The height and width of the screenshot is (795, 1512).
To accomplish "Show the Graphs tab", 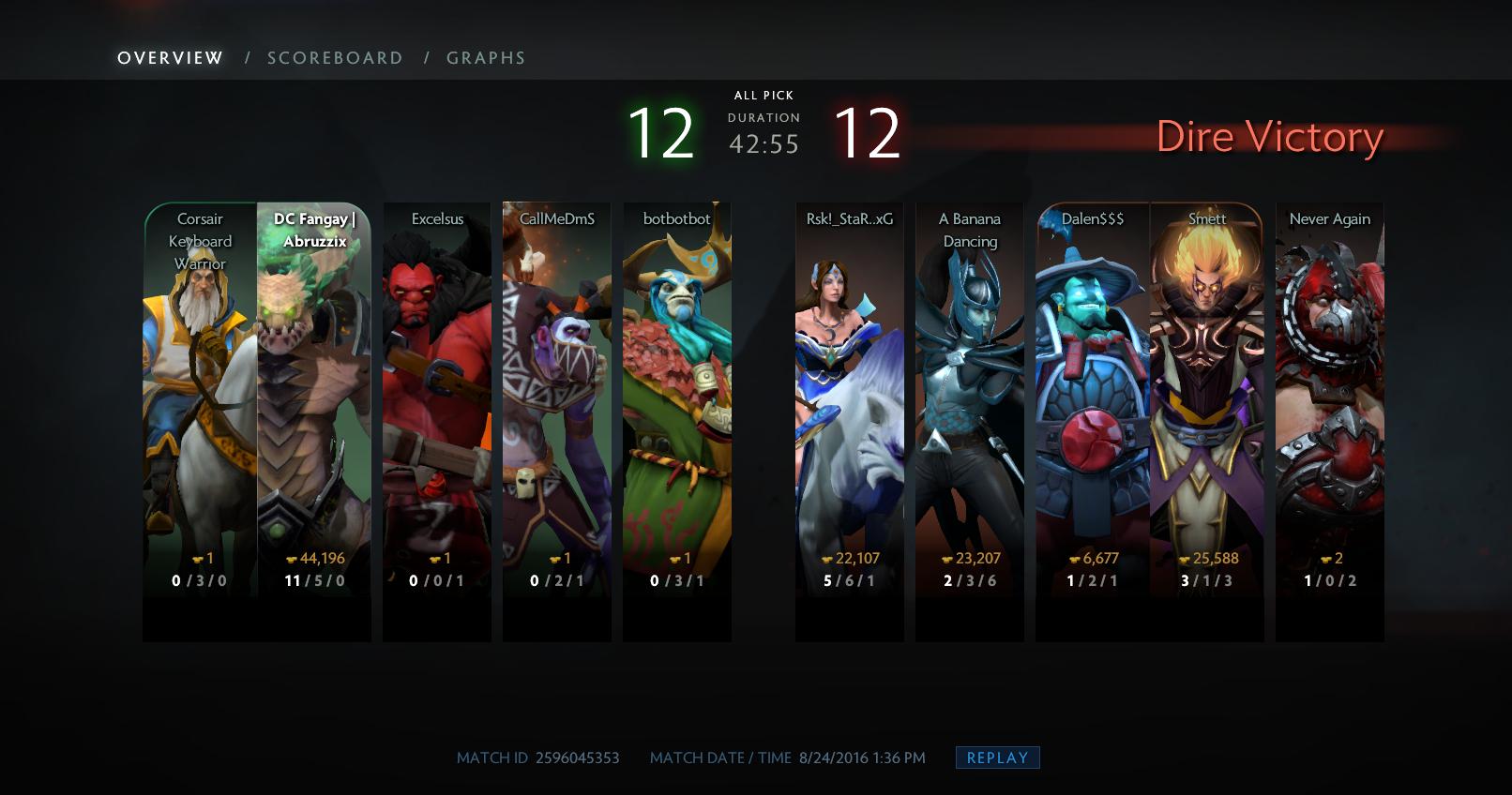I will pyautogui.click(x=486, y=58).
